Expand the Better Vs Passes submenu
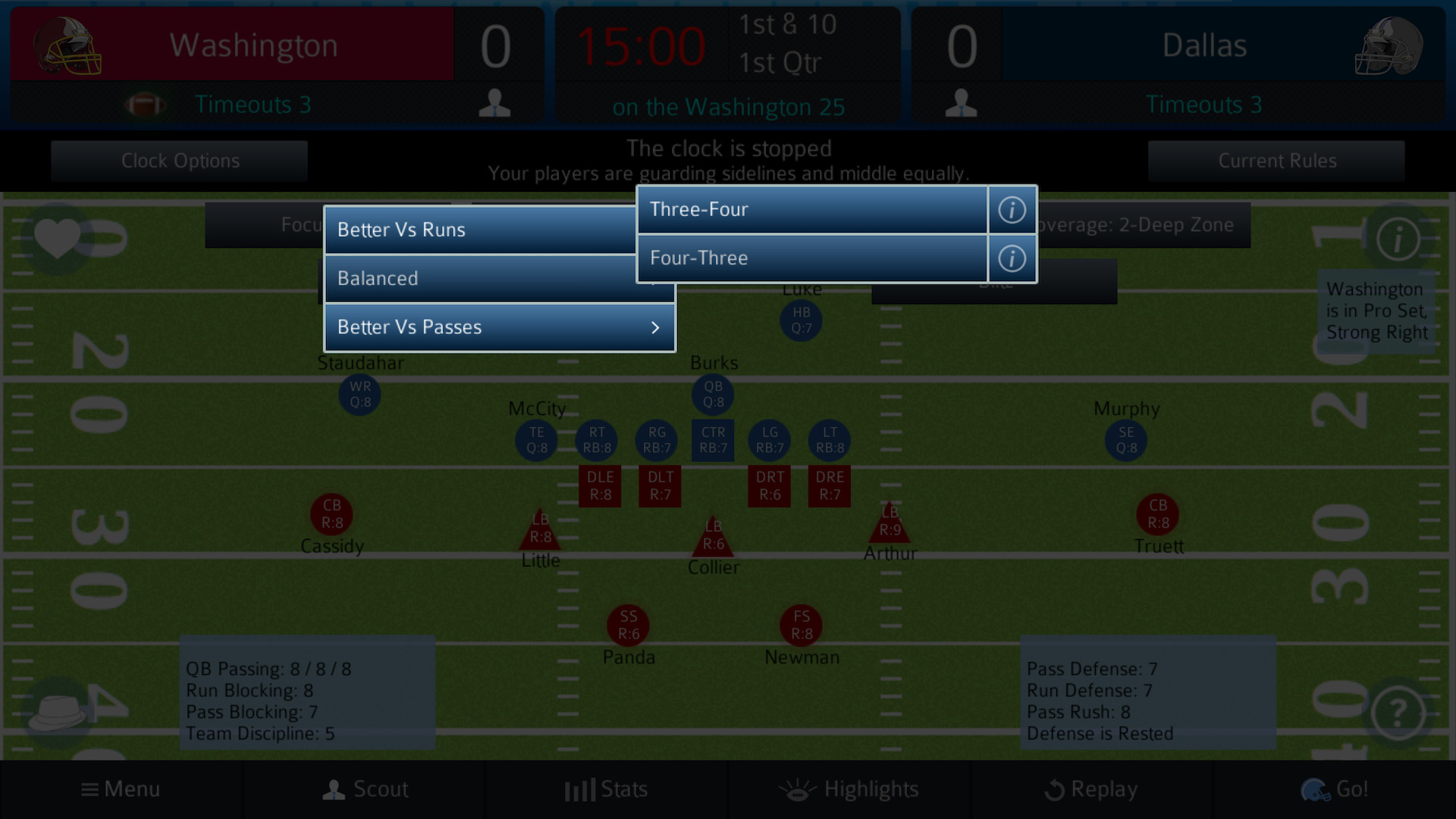1456x819 pixels. click(x=499, y=327)
